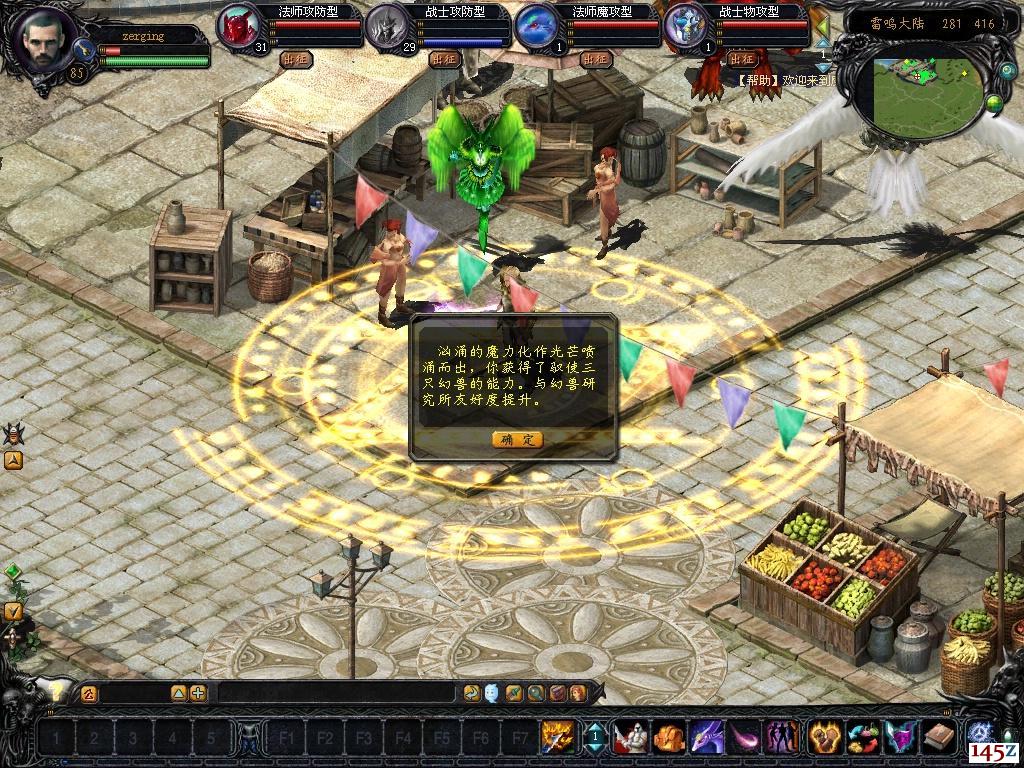Open the dancing silhouettes social icon

click(781, 738)
